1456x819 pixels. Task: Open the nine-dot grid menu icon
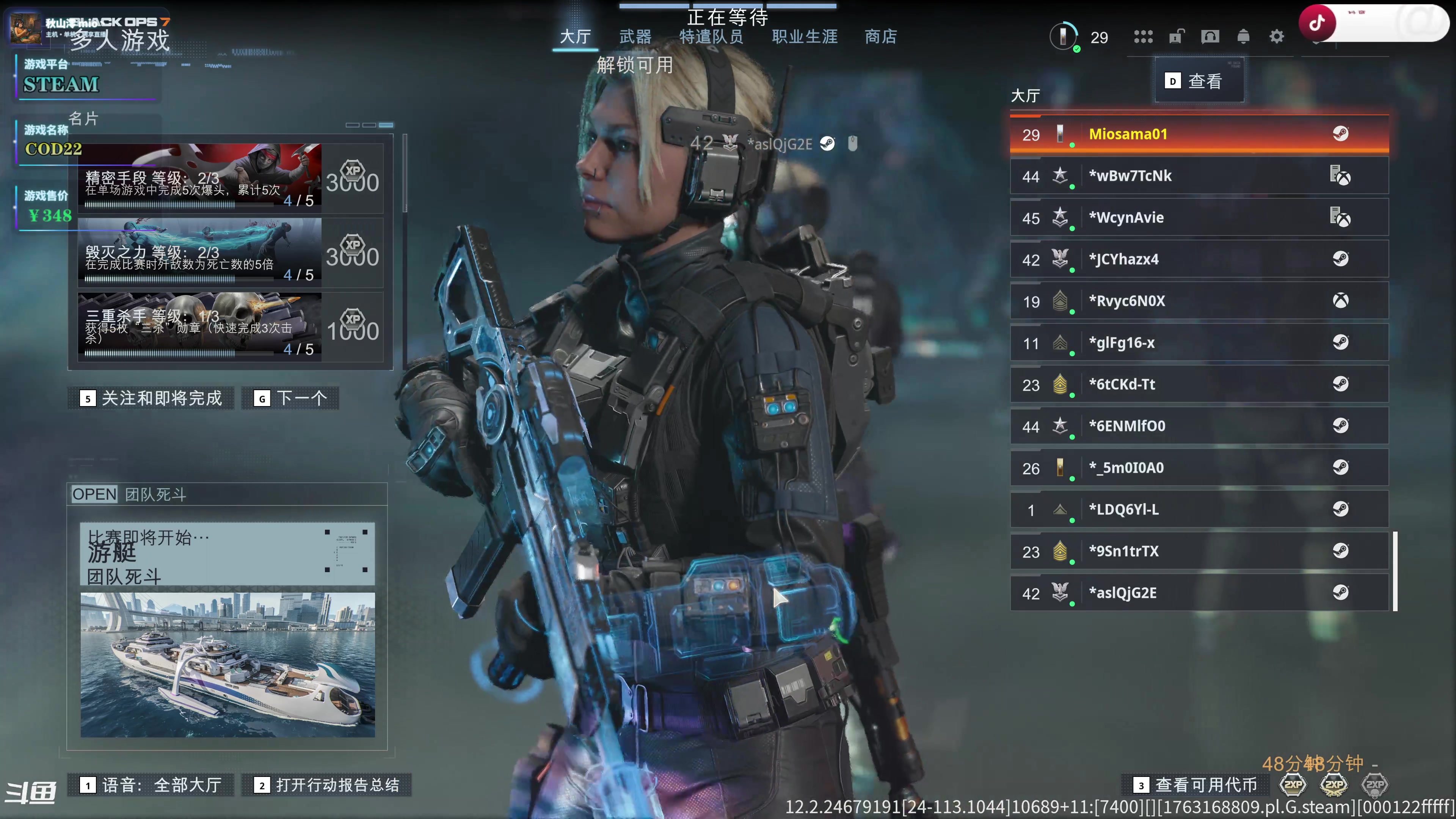[1143, 37]
